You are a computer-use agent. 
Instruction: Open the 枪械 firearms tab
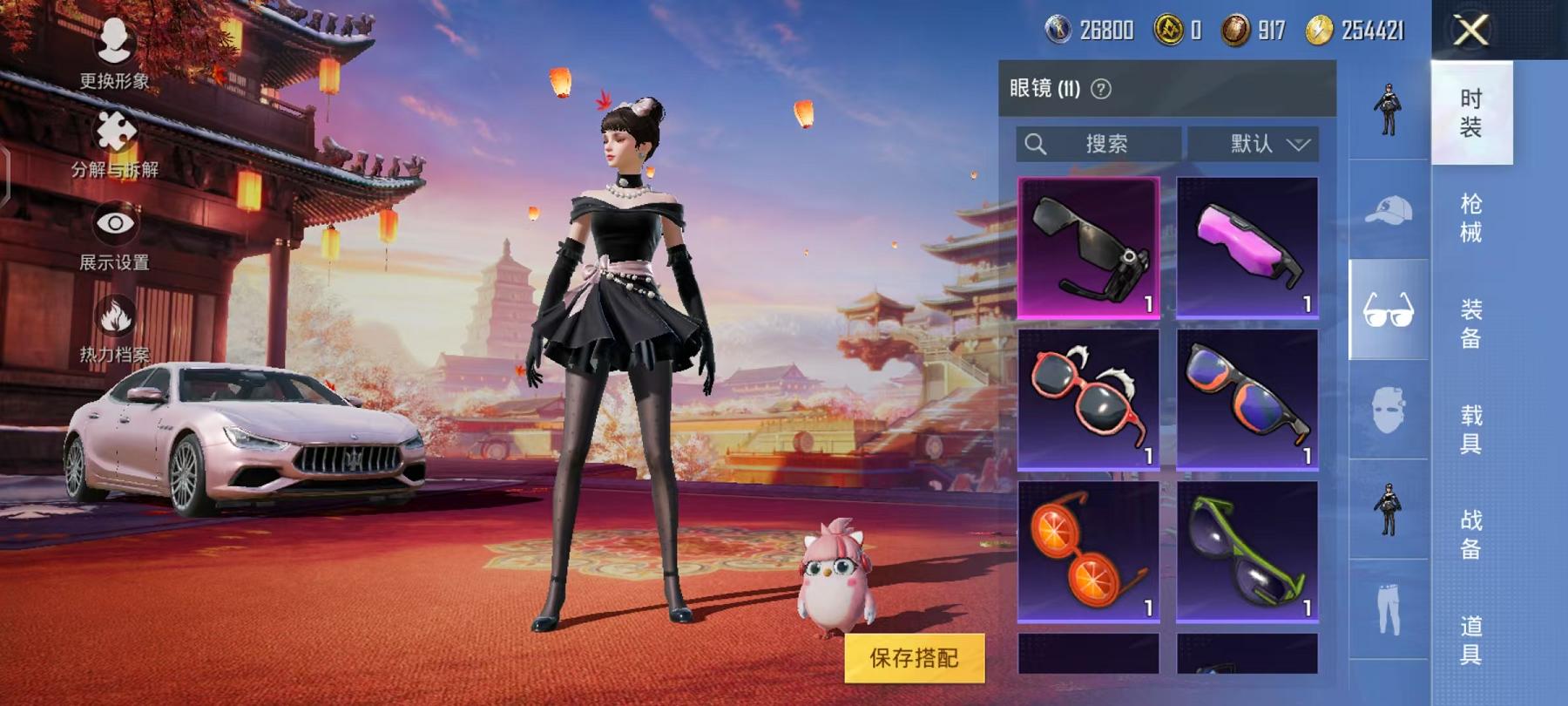(x=1471, y=218)
